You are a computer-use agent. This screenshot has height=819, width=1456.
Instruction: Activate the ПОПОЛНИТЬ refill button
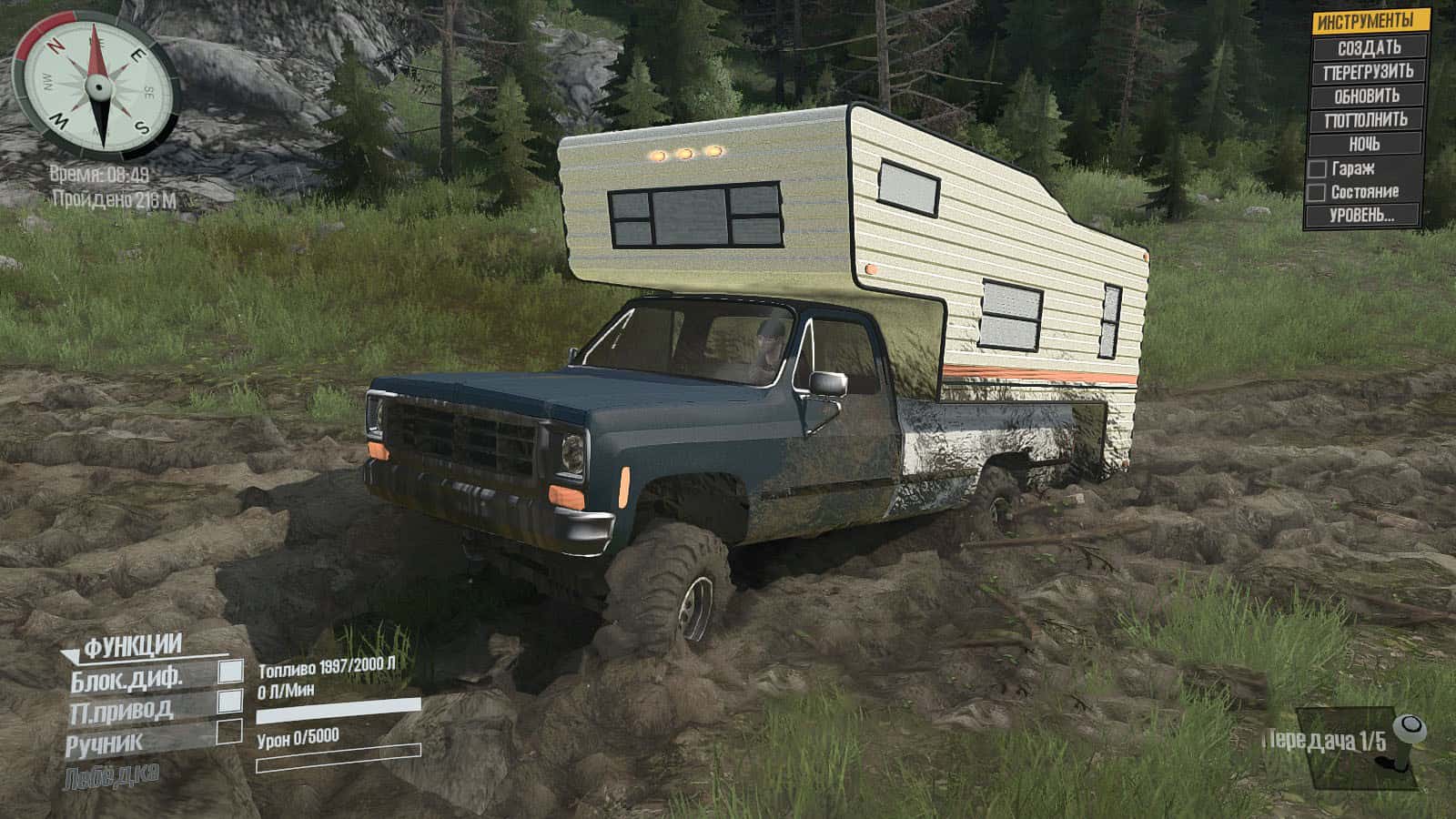(x=1365, y=119)
